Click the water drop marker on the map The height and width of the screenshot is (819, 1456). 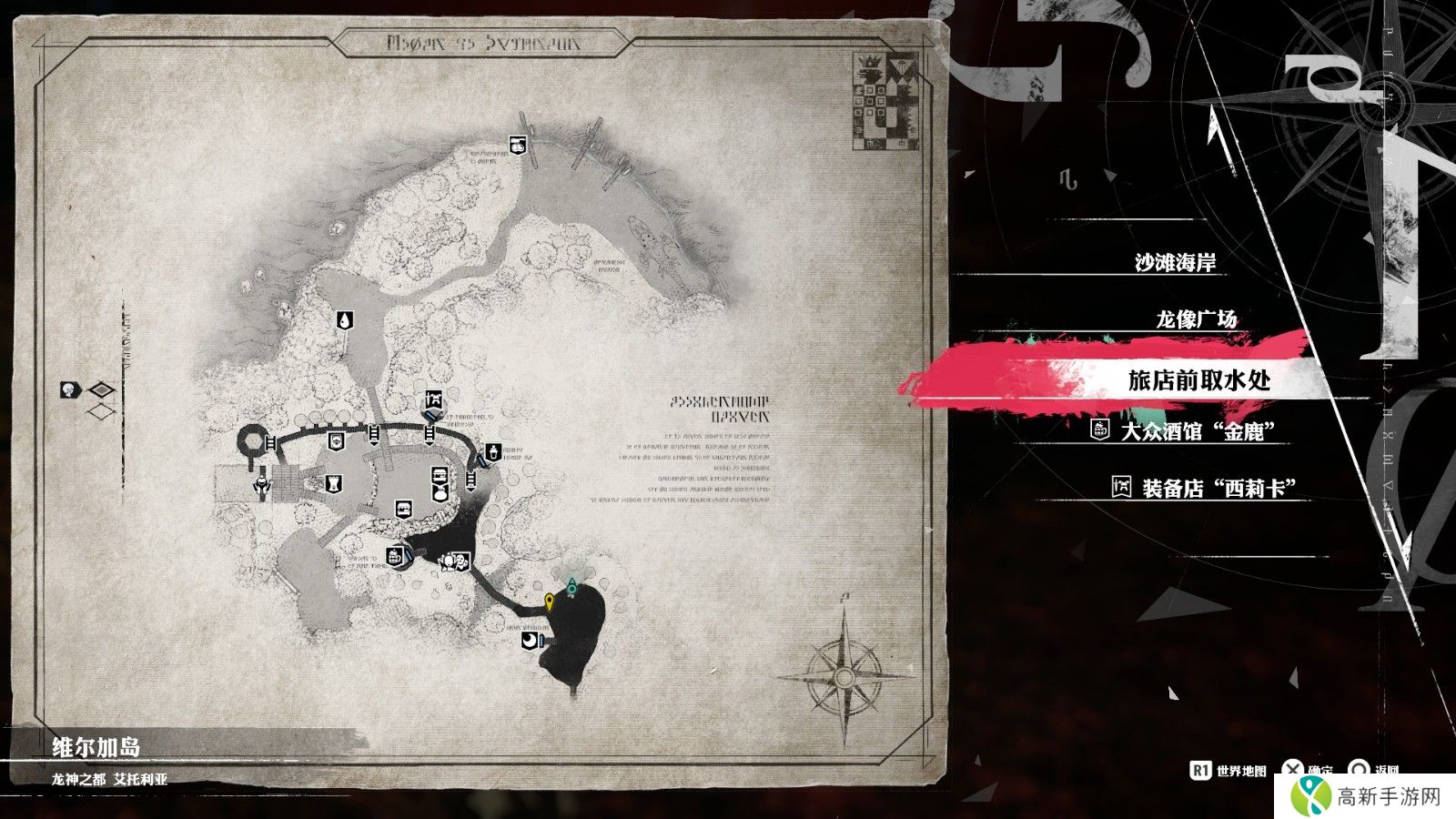[345, 319]
